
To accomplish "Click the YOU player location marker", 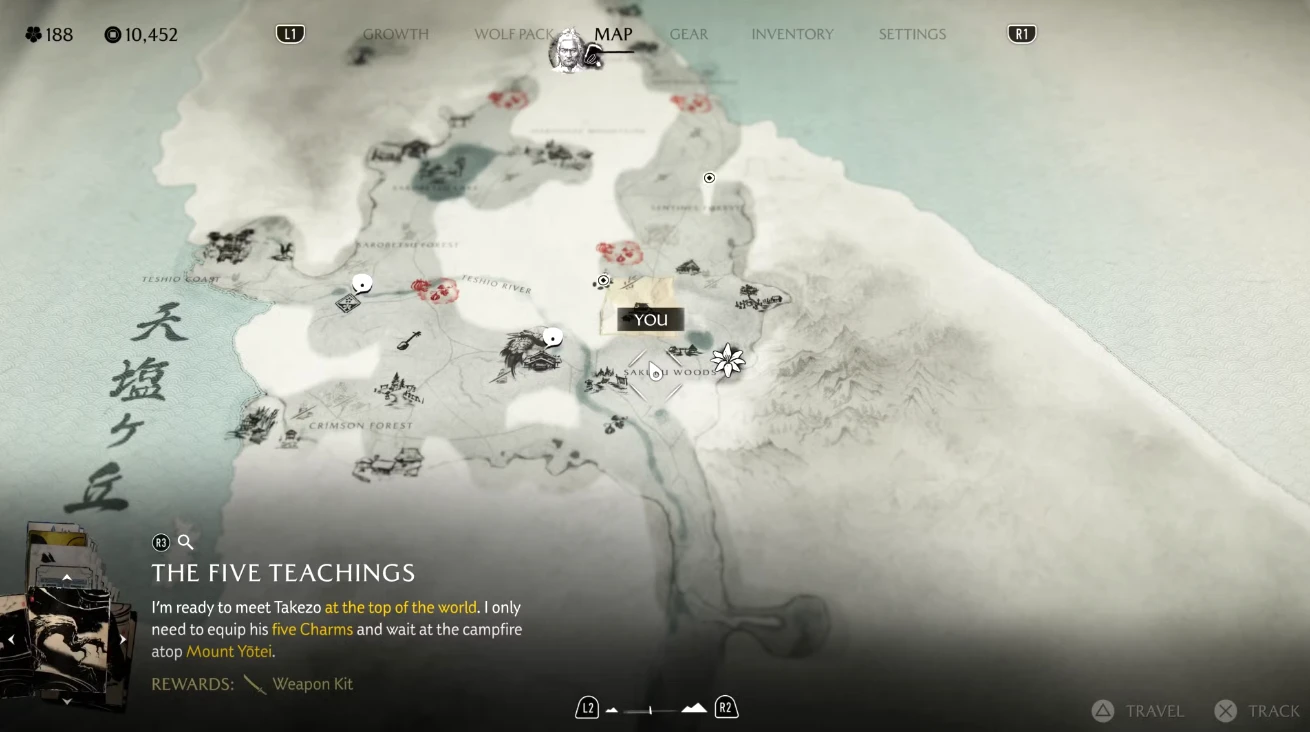I will [x=650, y=320].
